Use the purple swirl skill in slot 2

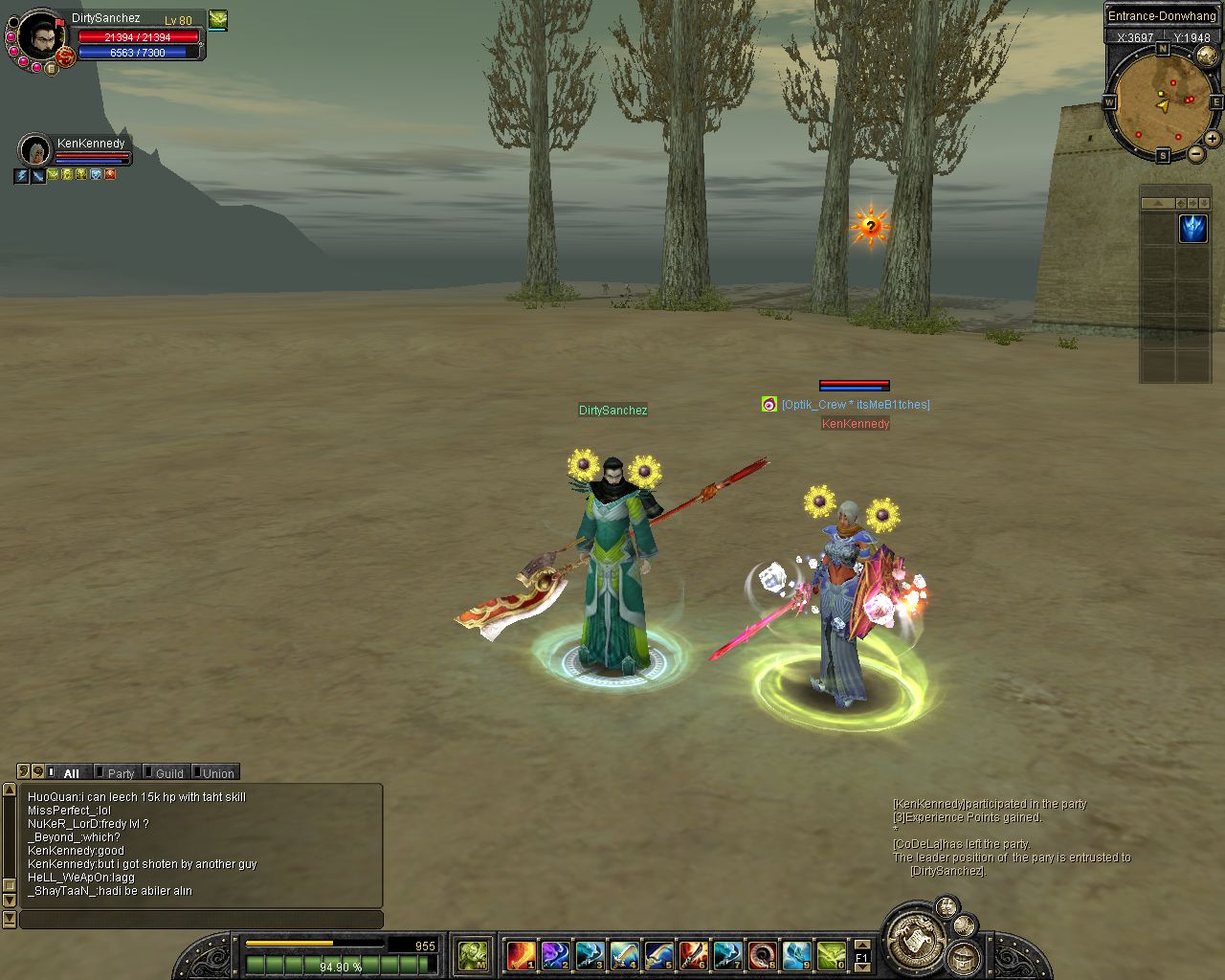(x=556, y=955)
